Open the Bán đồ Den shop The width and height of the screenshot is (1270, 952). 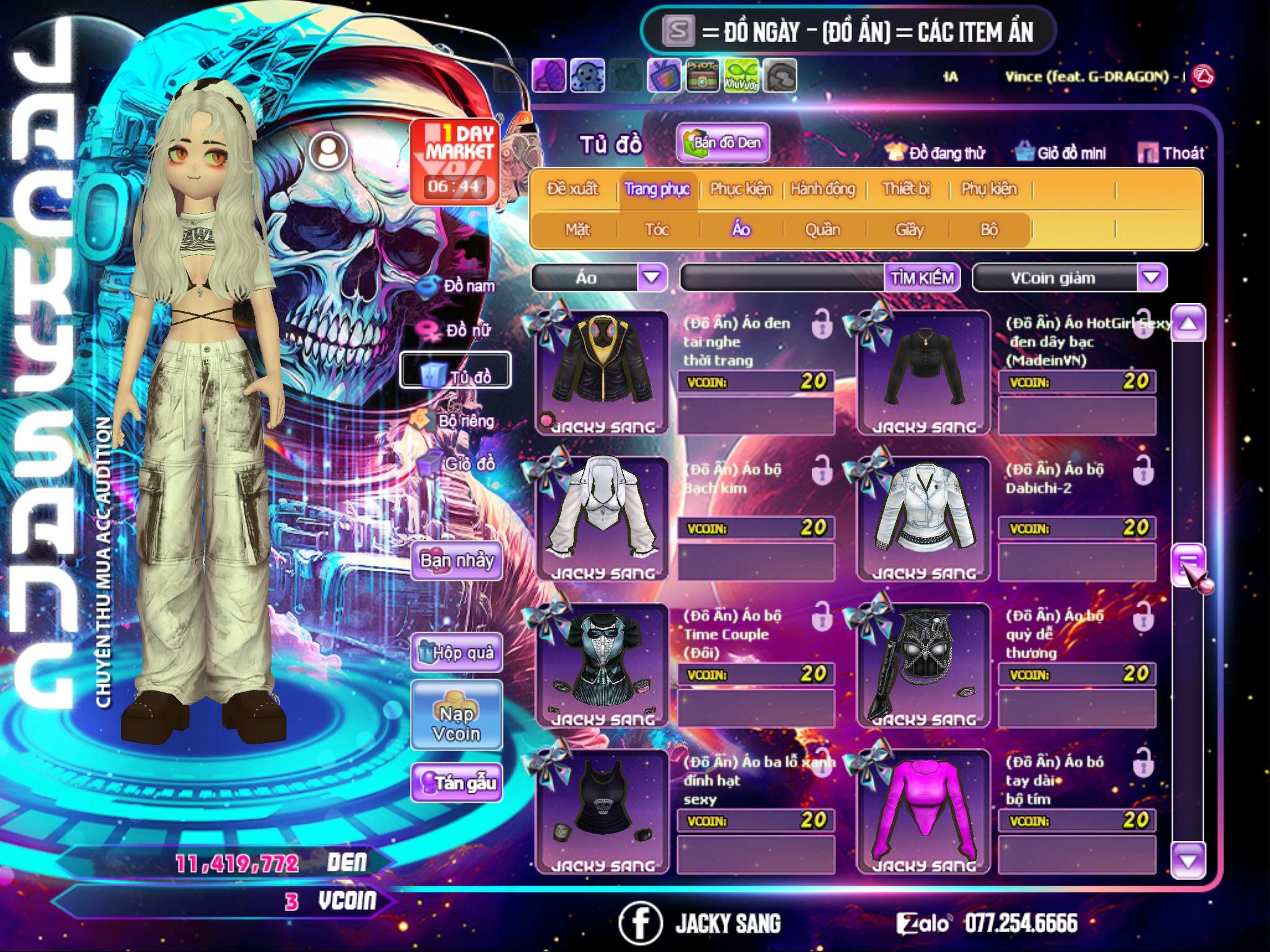(x=722, y=143)
